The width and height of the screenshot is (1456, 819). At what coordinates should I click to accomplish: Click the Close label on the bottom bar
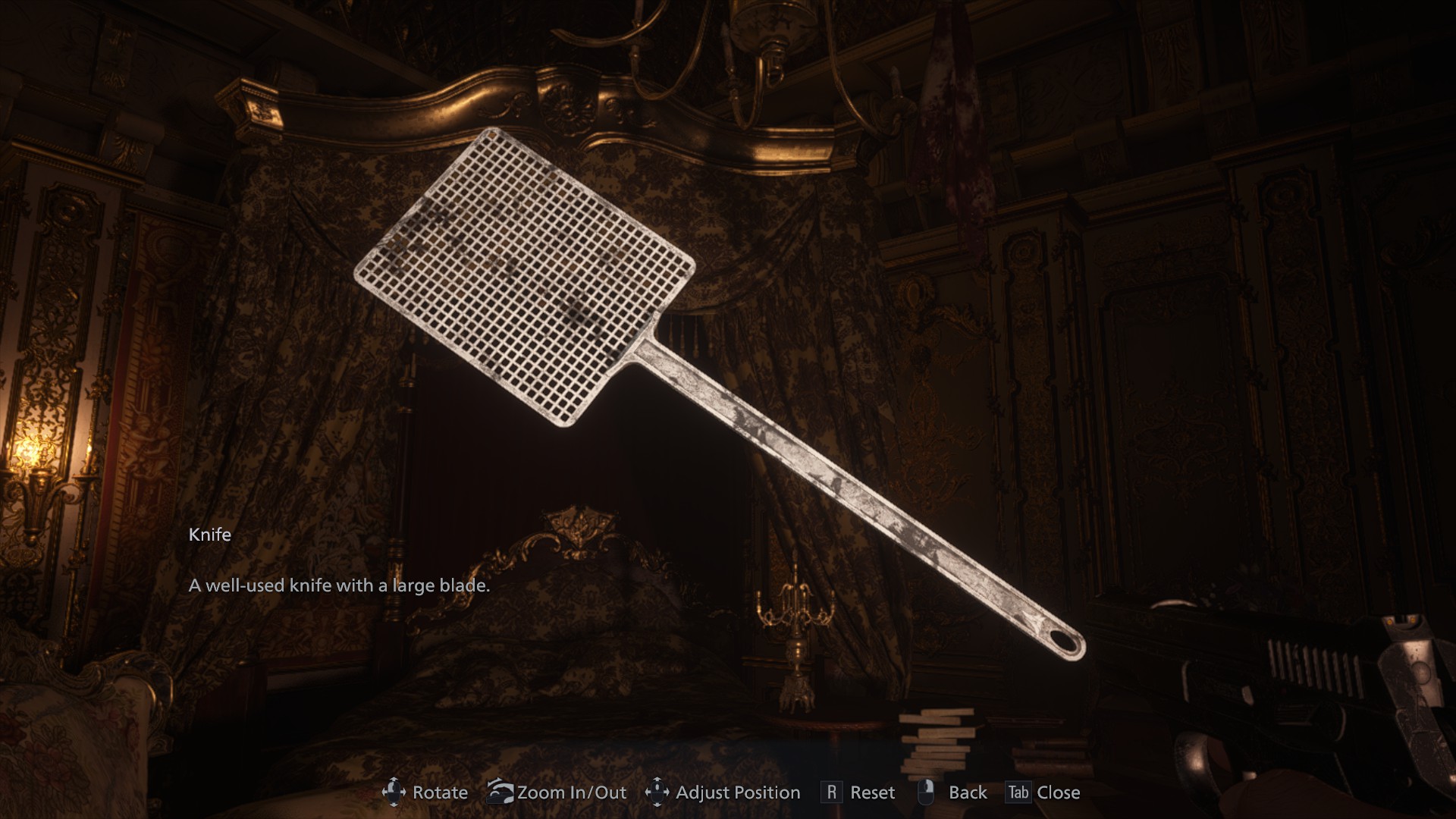click(1060, 792)
